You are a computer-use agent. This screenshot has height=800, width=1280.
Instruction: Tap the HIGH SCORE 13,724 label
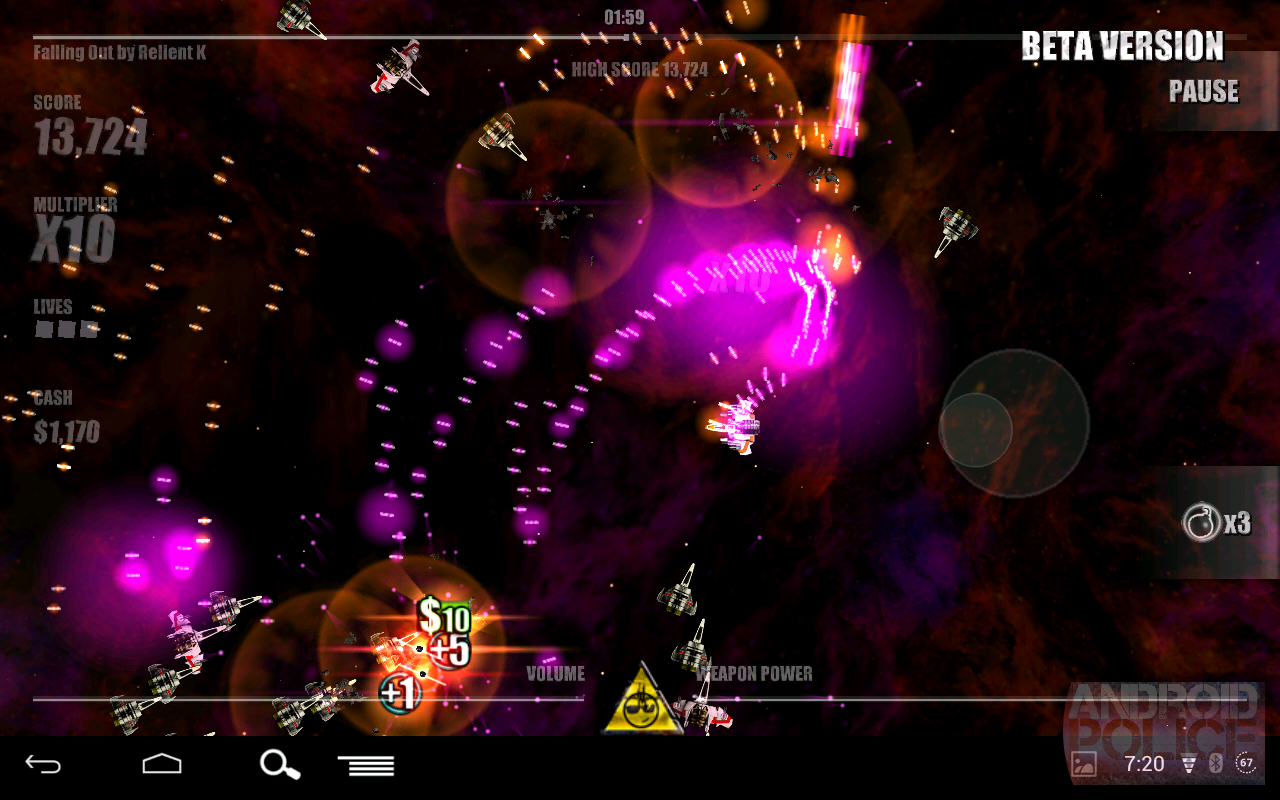click(x=638, y=70)
